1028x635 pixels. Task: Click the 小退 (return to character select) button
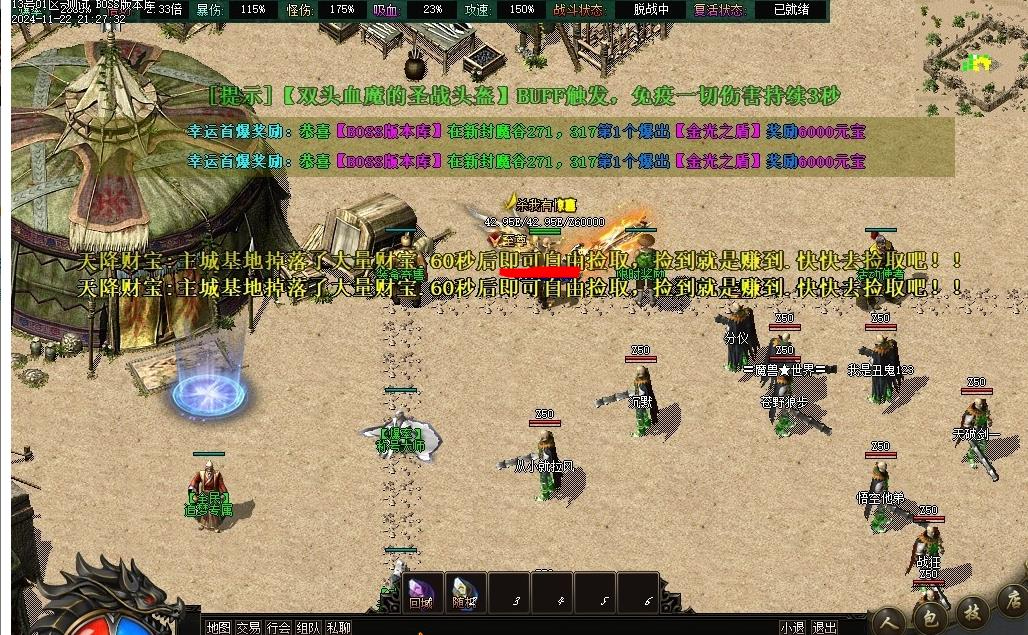tap(793, 627)
